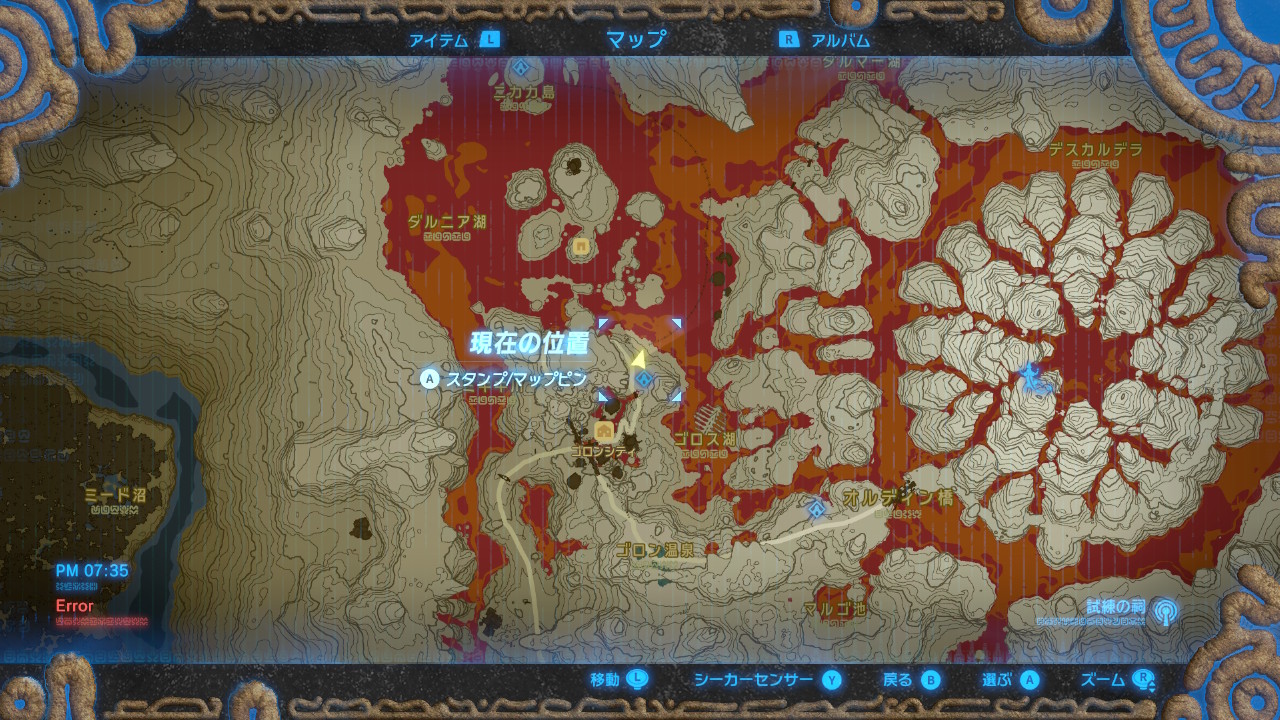Click the blue Divine Beast marker
Viewport: 1280px width, 720px height.
[x=1030, y=378]
